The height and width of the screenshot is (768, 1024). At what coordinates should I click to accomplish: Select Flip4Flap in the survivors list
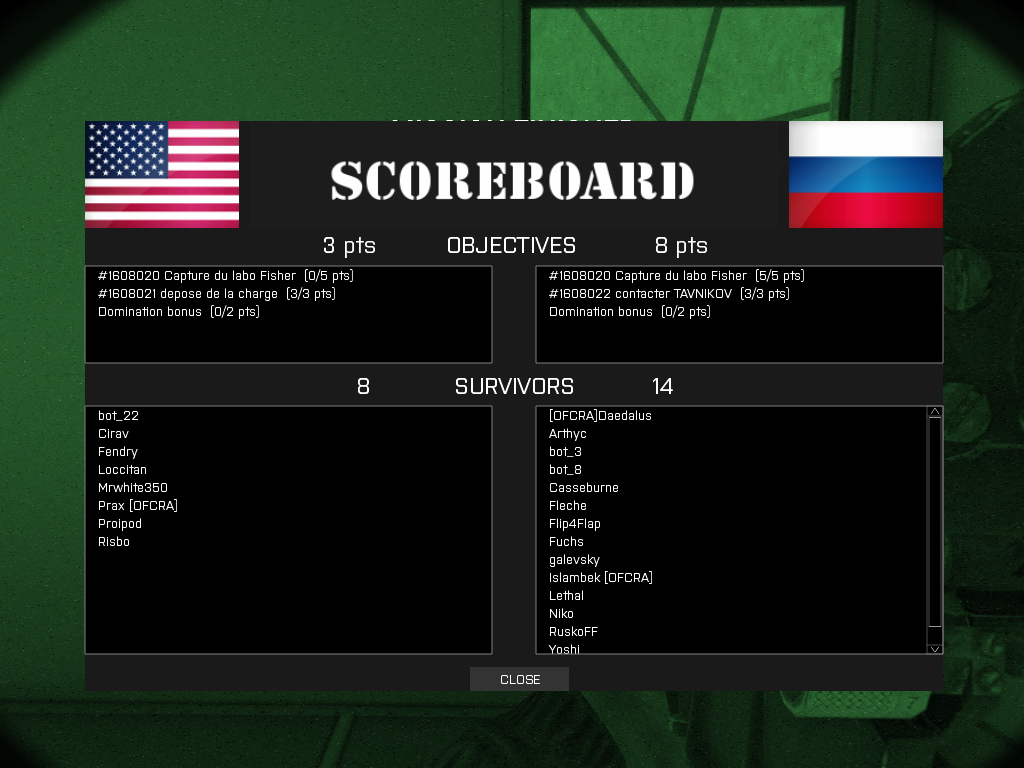(x=575, y=524)
